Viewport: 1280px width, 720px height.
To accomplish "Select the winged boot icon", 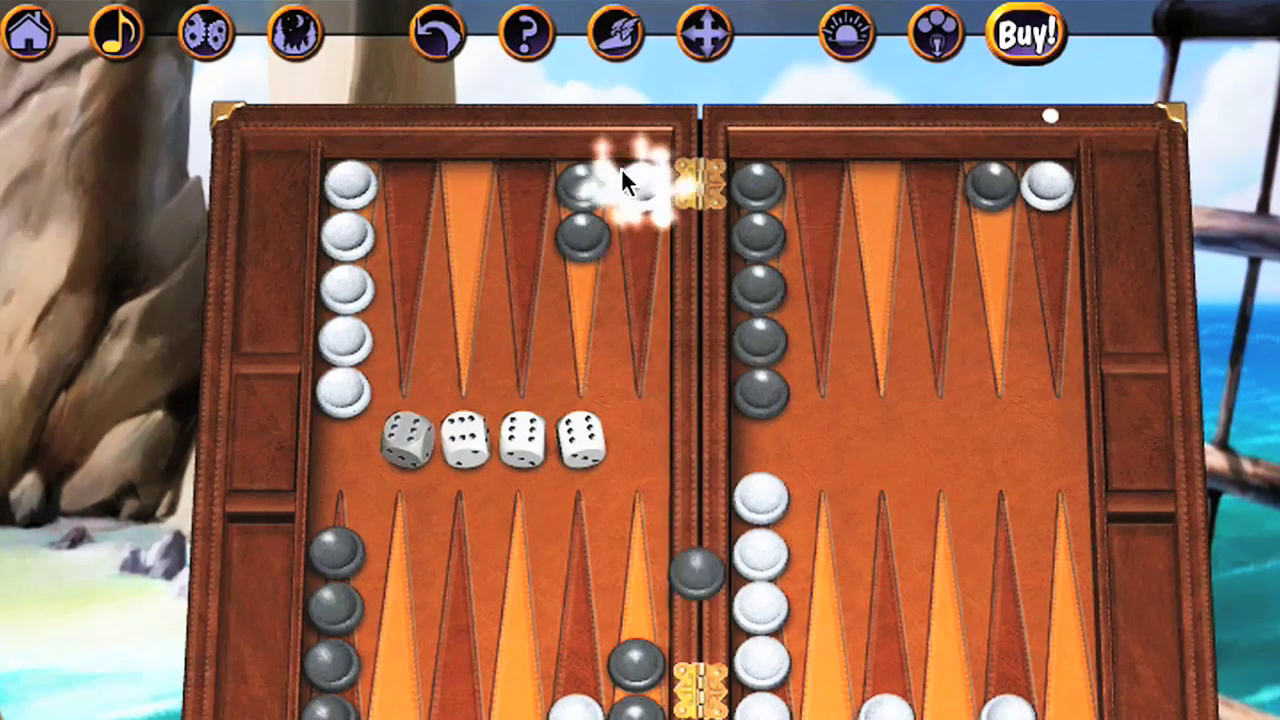I will pos(616,33).
